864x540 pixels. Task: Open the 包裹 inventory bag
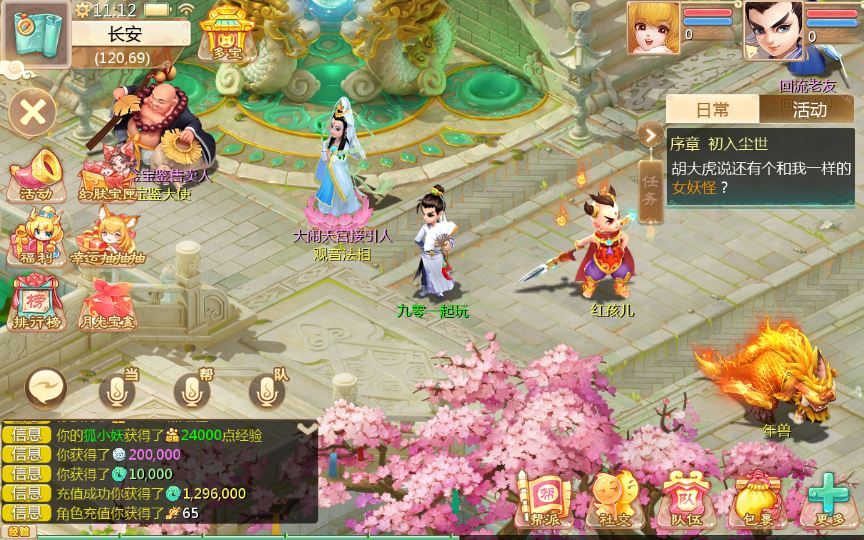(758, 499)
